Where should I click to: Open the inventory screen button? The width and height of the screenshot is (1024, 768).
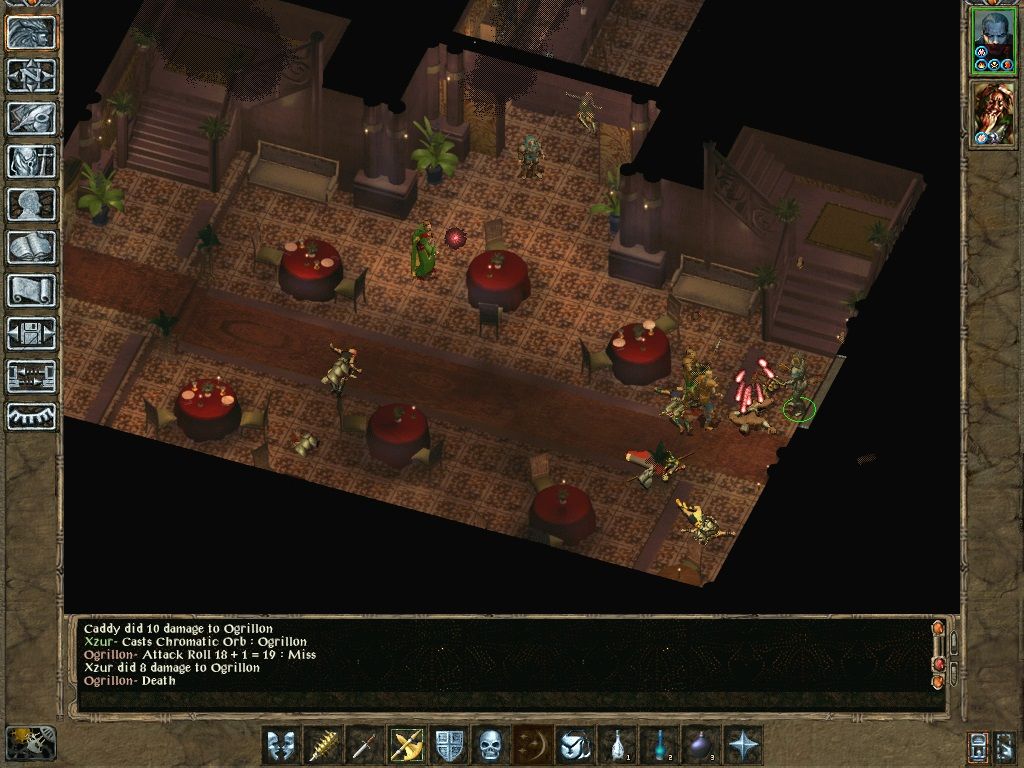point(31,161)
